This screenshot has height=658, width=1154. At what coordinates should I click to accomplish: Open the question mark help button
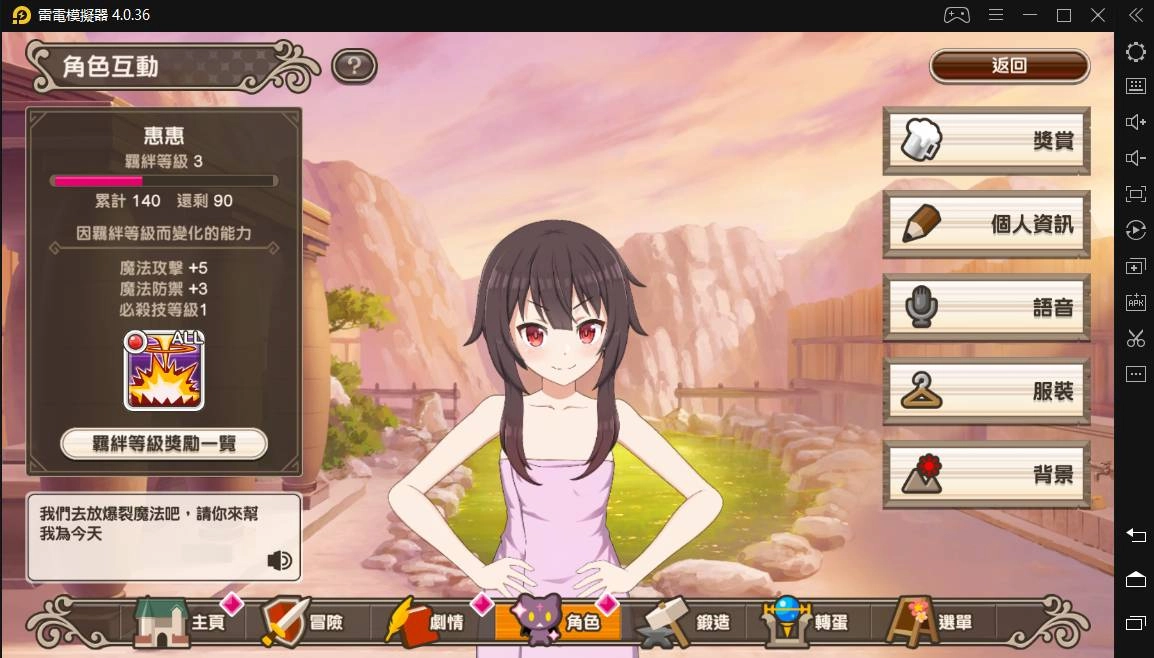pos(353,67)
